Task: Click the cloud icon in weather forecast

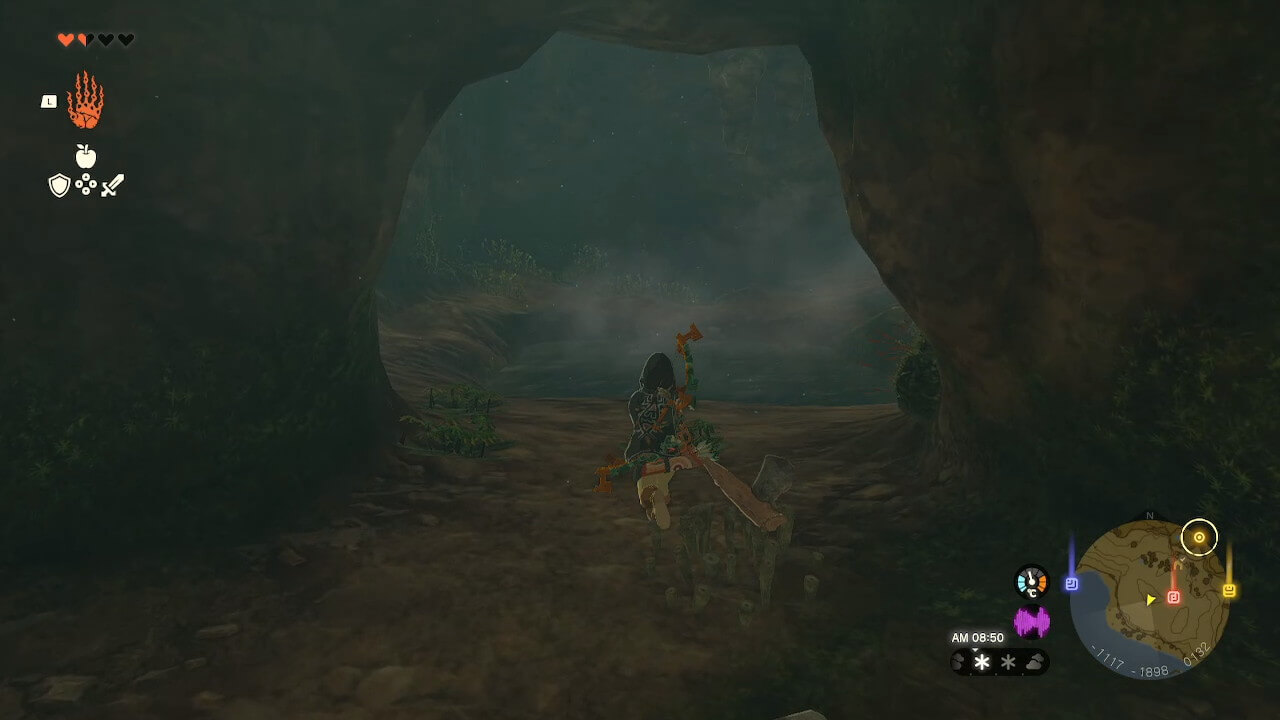Action: click(x=1035, y=662)
